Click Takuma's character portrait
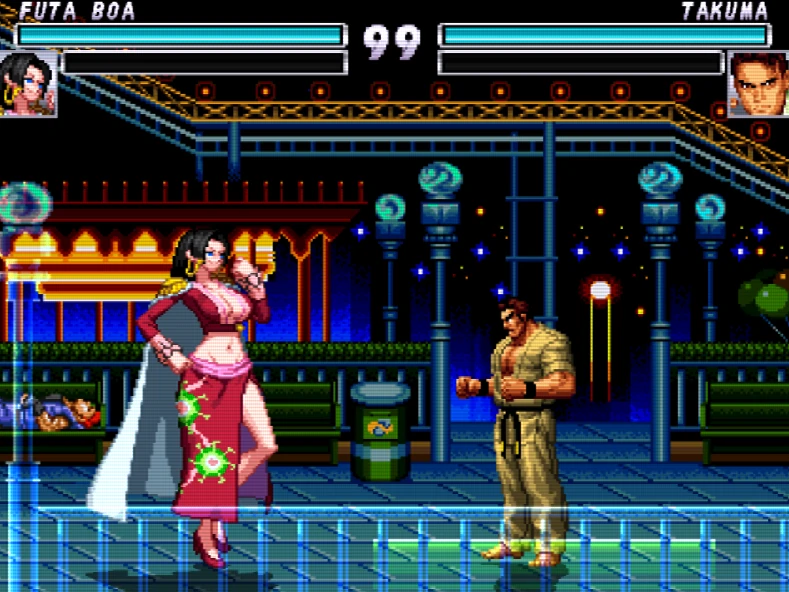789x592 pixels. coord(758,84)
